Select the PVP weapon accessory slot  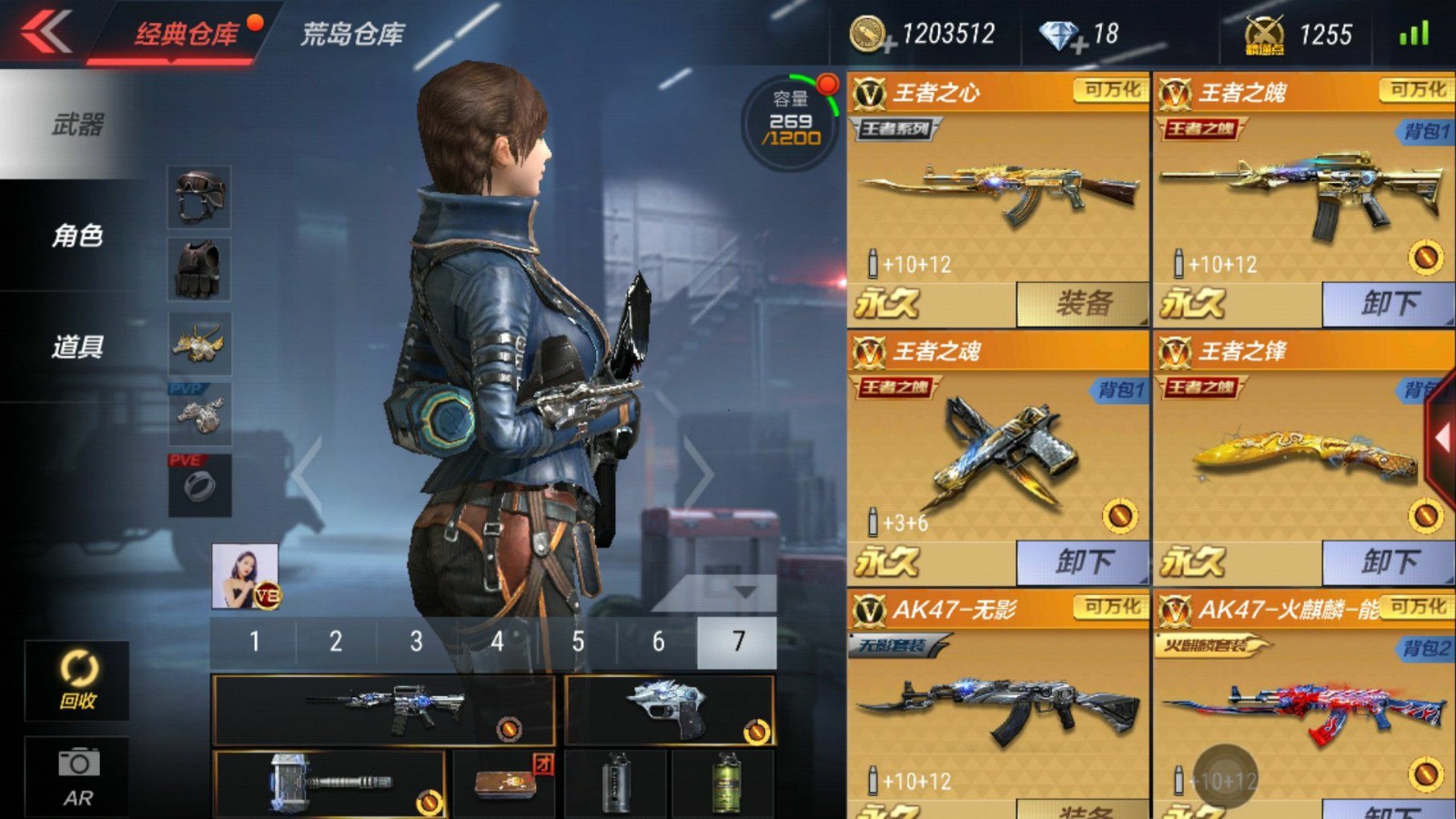point(200,414)
